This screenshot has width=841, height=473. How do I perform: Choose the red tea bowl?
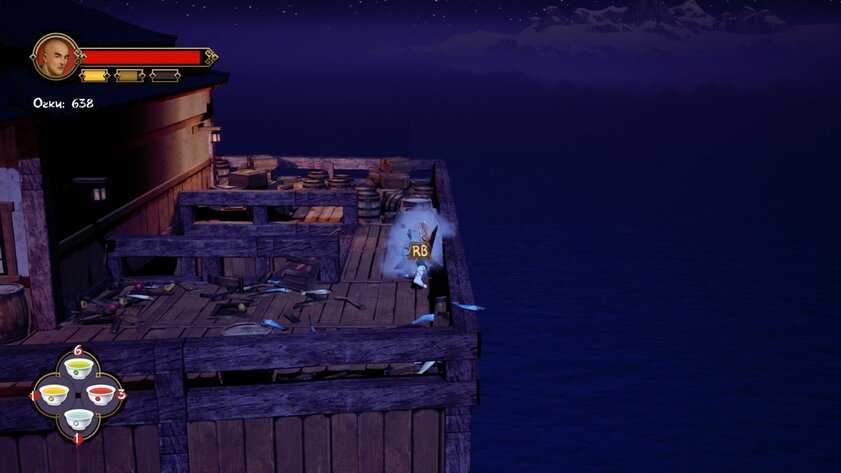pyautogui.click(x=101, y=393)
